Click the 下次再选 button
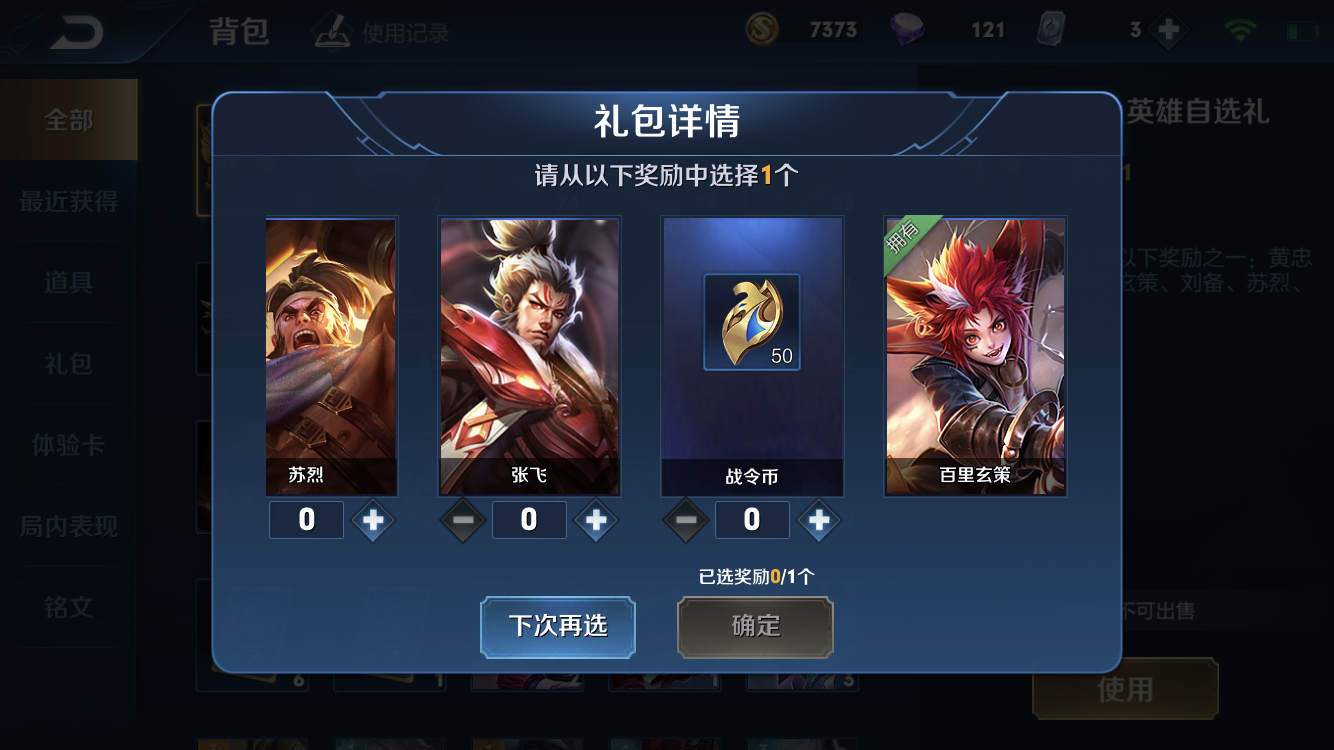This screenshot has width=1334, height=750. click(557, 626)
